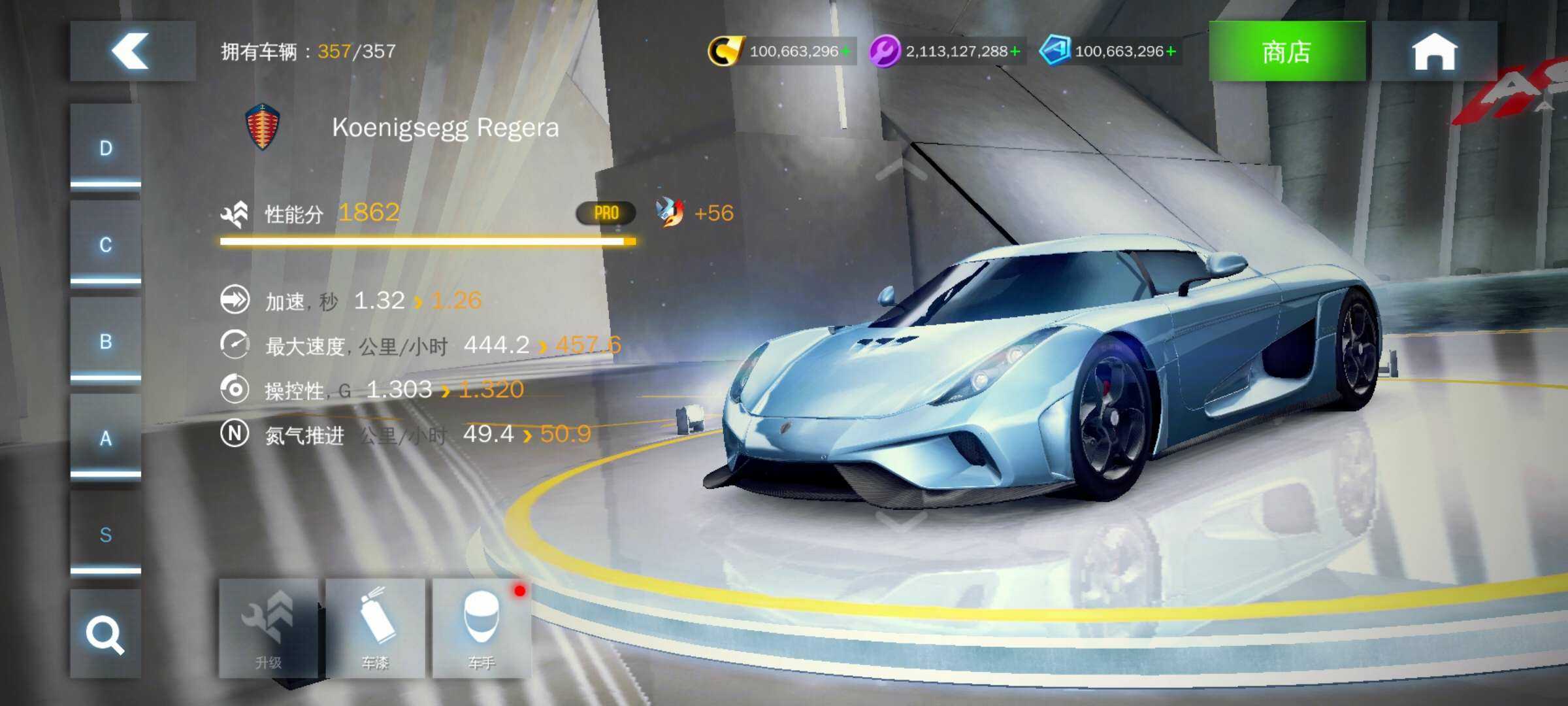Open the green 商店 shop button

[1286, 51]
